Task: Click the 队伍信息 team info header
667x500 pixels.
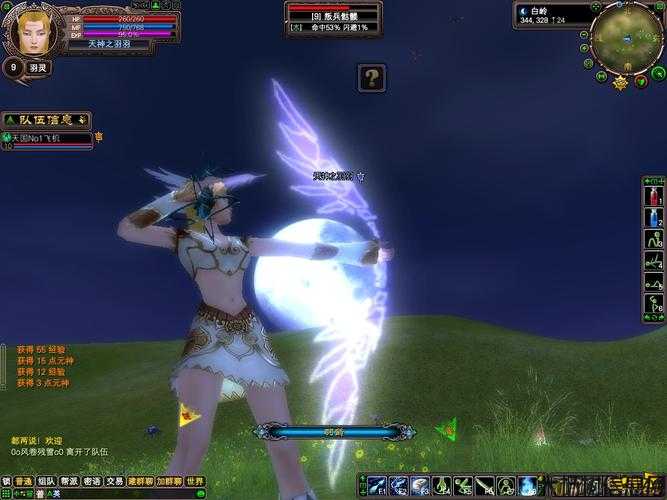Action: tap(46, 120)
